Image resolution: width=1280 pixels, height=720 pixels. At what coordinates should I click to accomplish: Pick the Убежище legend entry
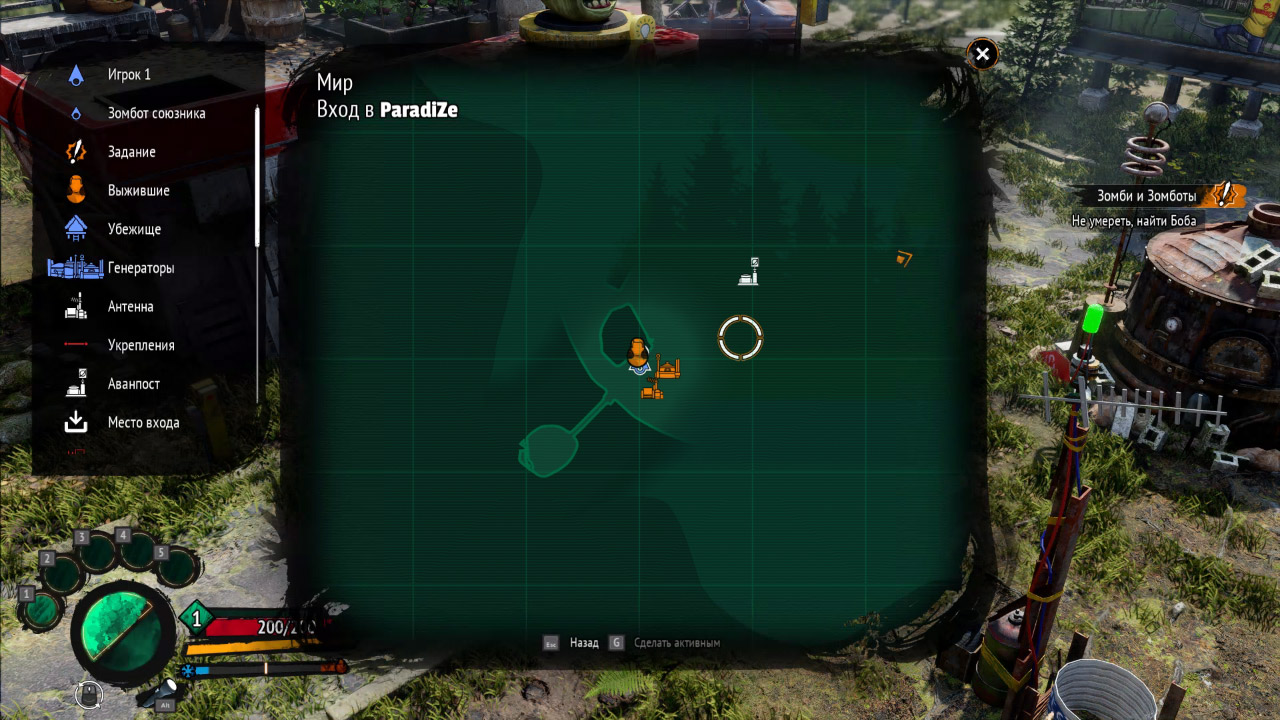tap(134, 229)
